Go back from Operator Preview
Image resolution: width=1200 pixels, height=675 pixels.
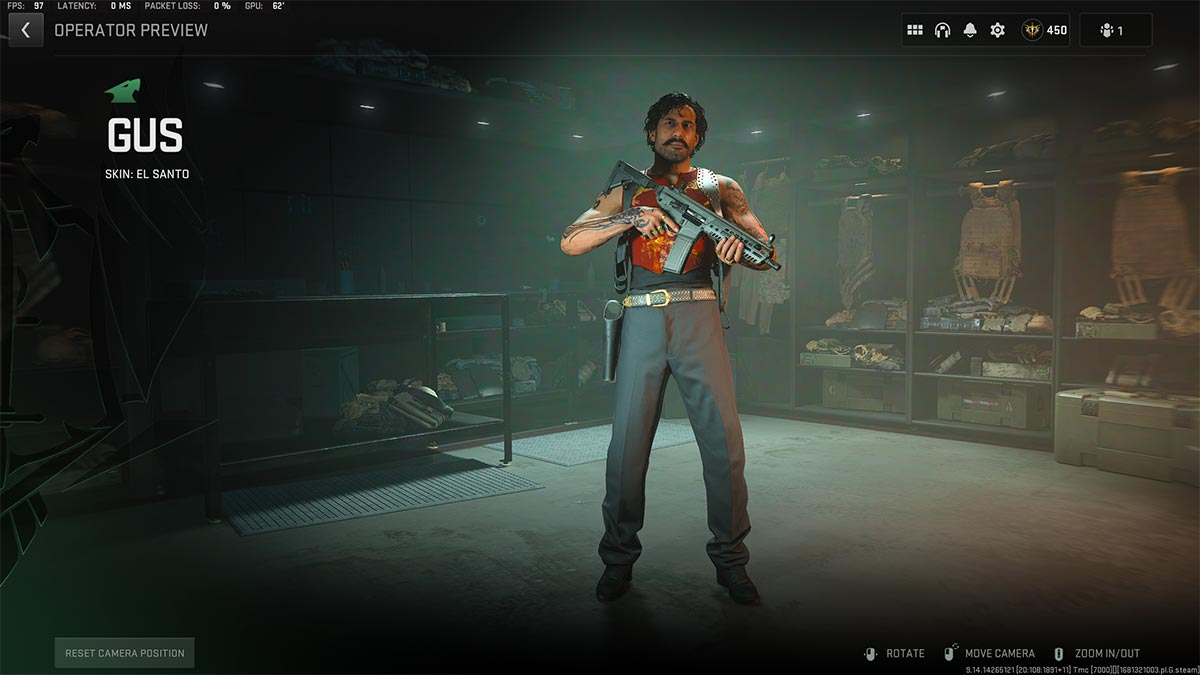pos(25,30)
